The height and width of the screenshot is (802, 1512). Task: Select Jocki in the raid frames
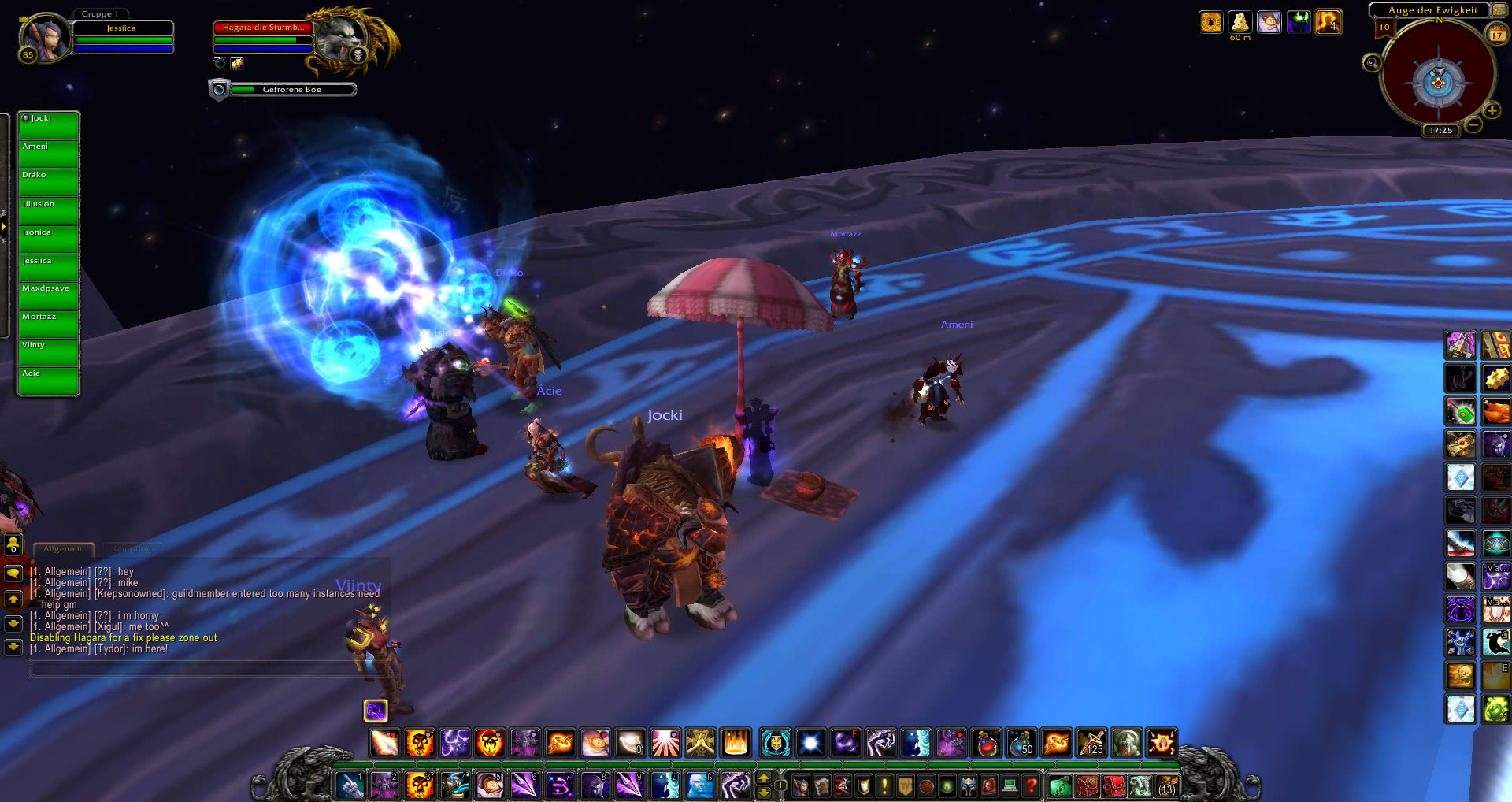click(x=48, y=126)
